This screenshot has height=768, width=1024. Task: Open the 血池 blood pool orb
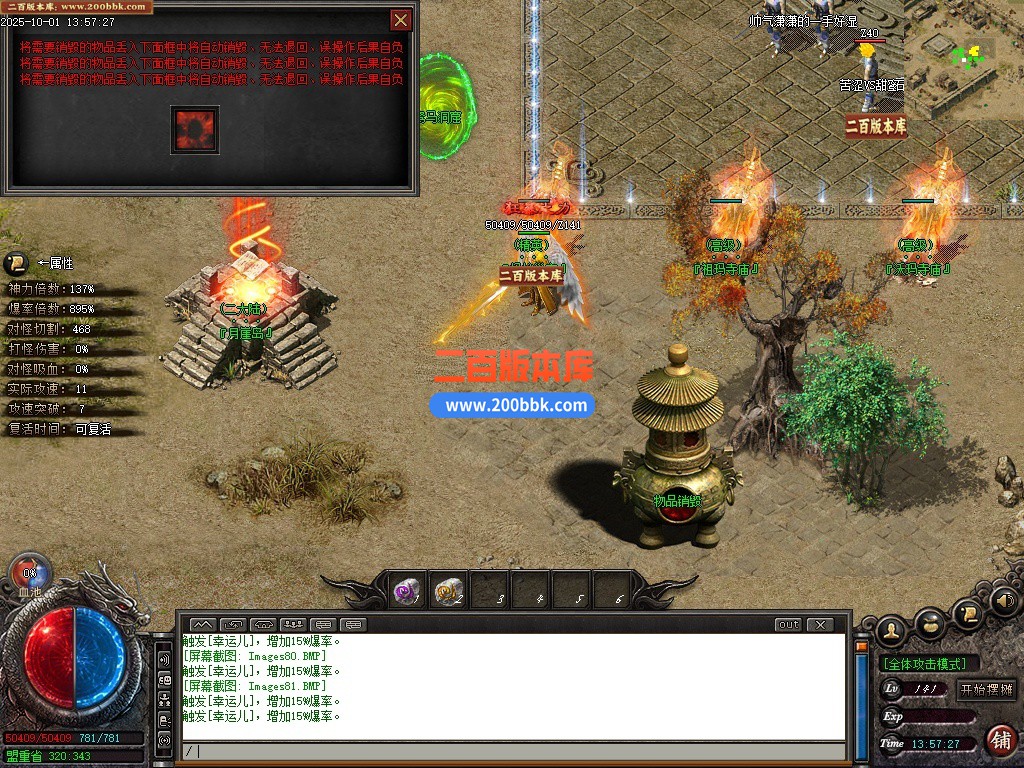[29, 574]
